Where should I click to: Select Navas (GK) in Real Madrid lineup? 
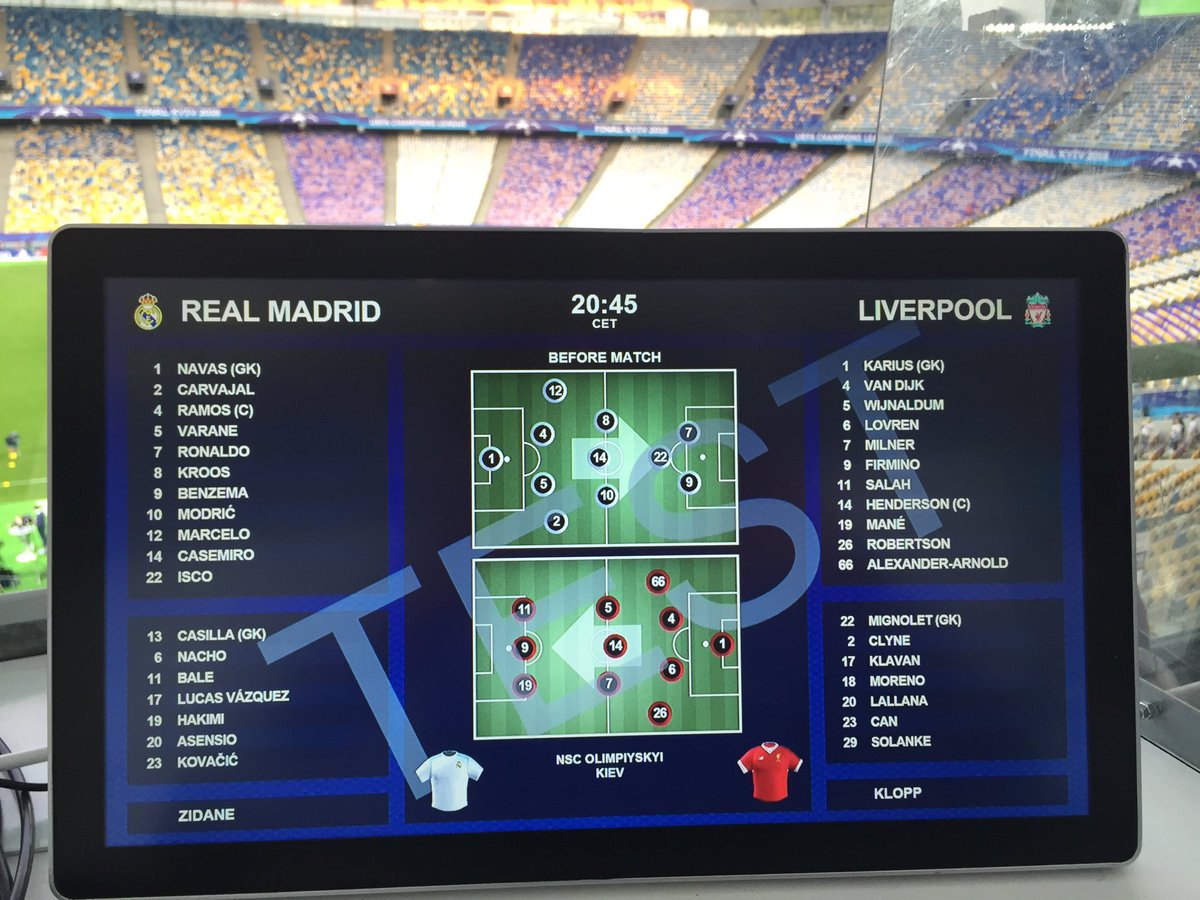(218, 369)
